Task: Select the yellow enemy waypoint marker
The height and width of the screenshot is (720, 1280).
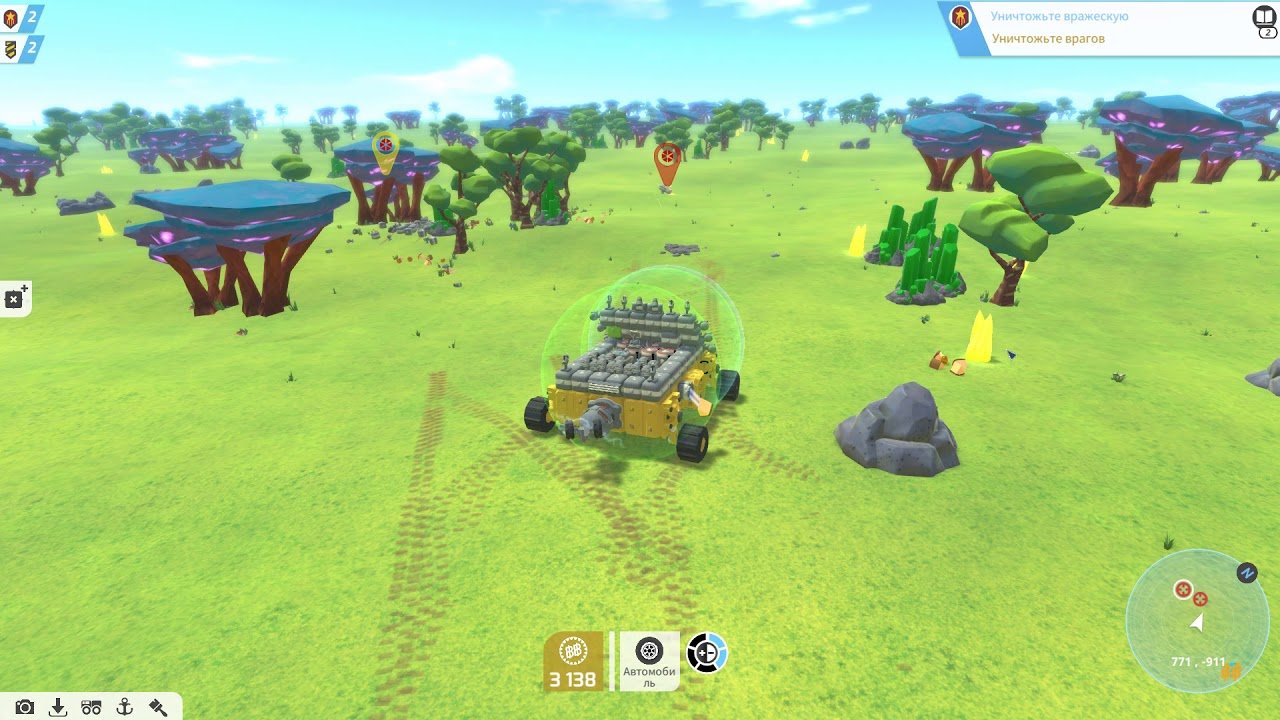Action: (385, 148)
